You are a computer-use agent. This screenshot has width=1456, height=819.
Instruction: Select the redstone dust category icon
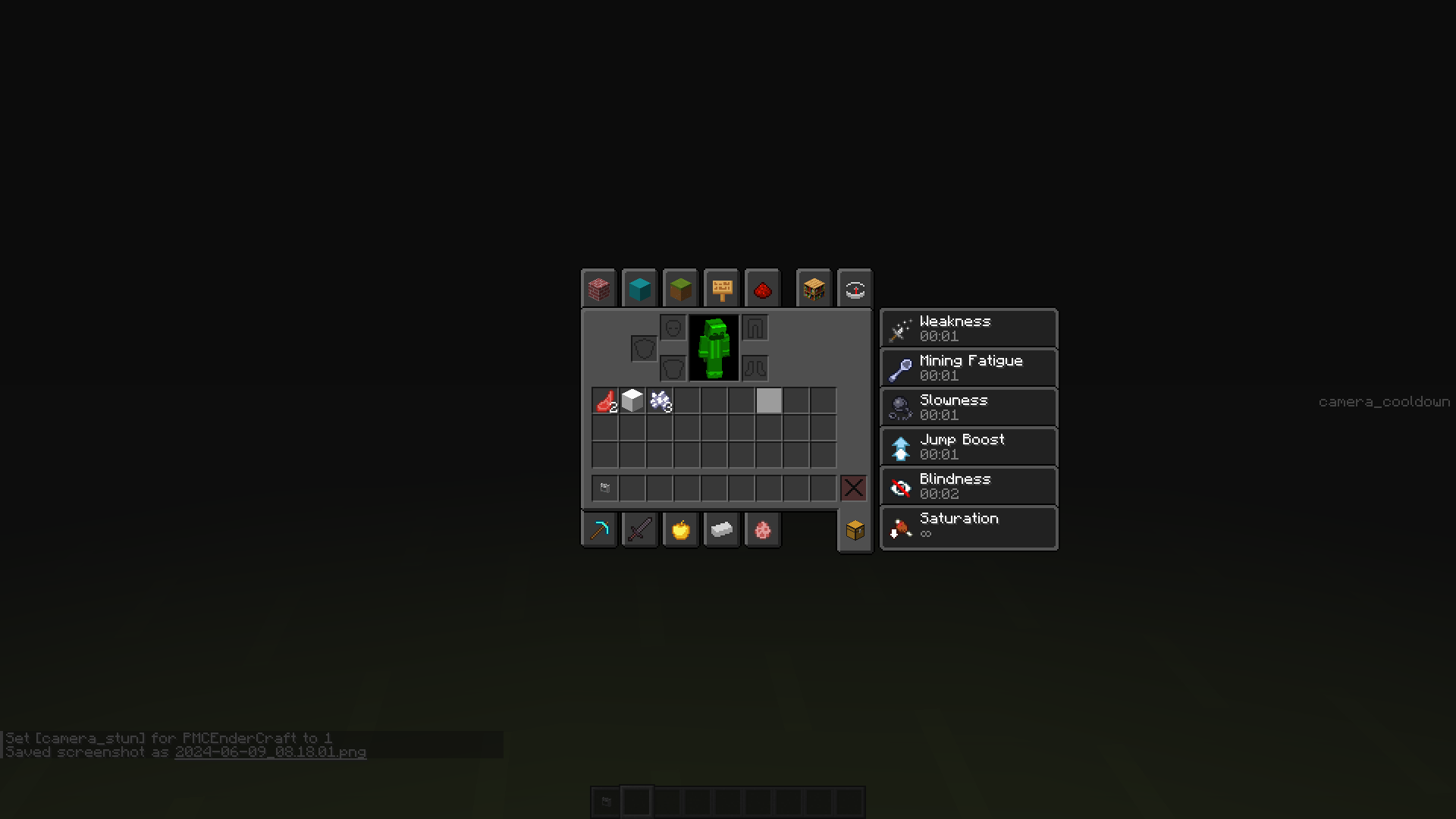[763, 288]
